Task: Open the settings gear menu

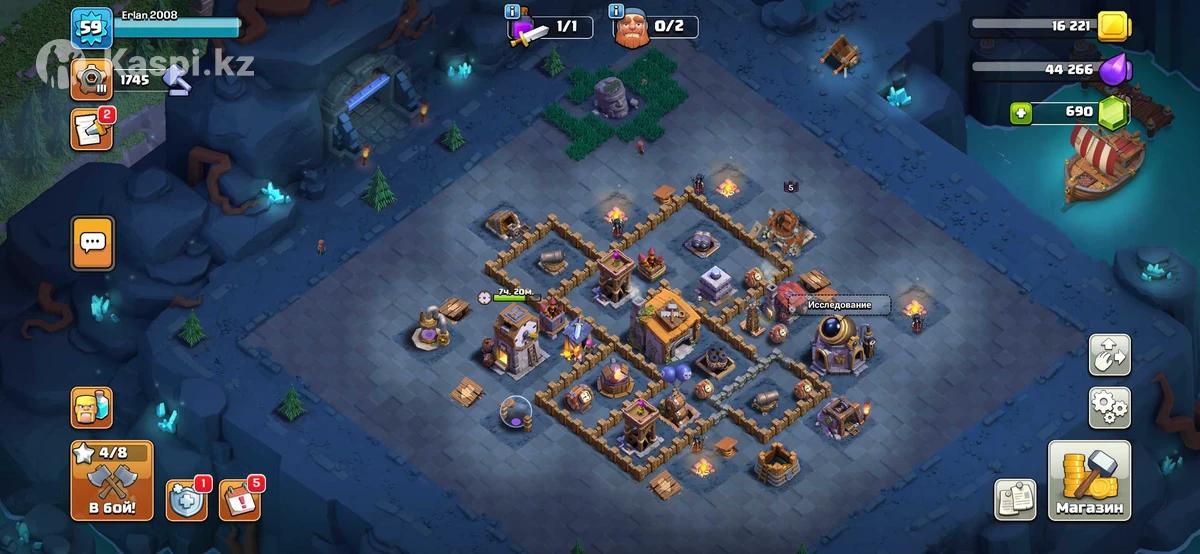Action: (1110, 407)
